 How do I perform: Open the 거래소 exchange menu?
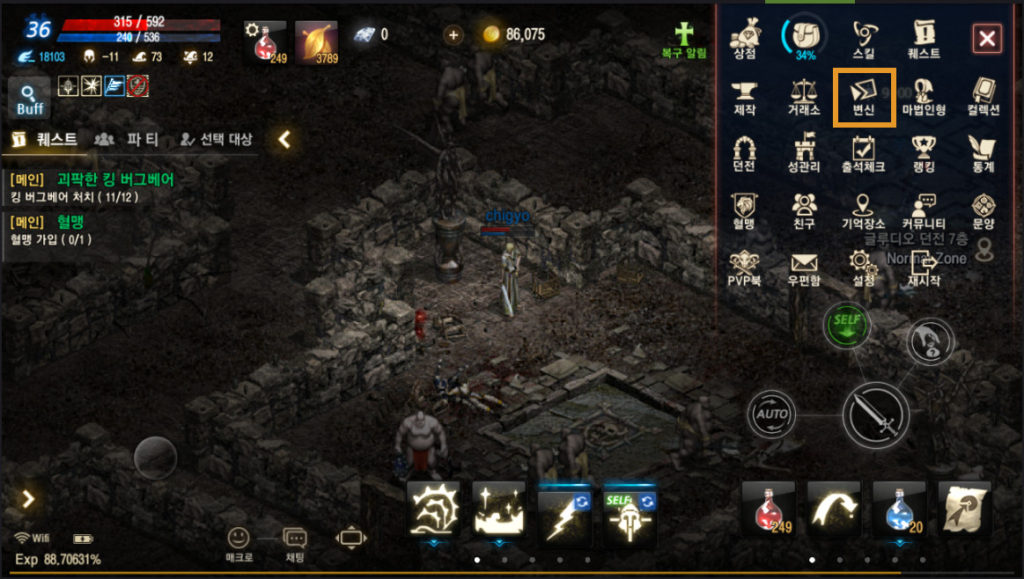coord(804,96)
